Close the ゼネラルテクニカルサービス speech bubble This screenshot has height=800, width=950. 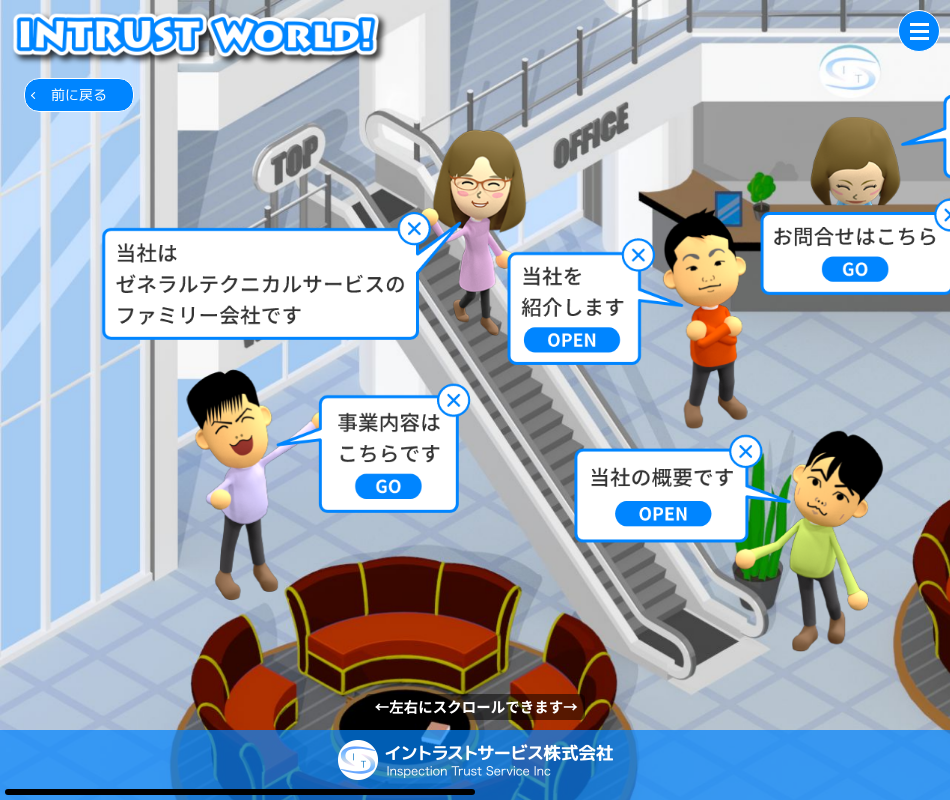[413, 229]
